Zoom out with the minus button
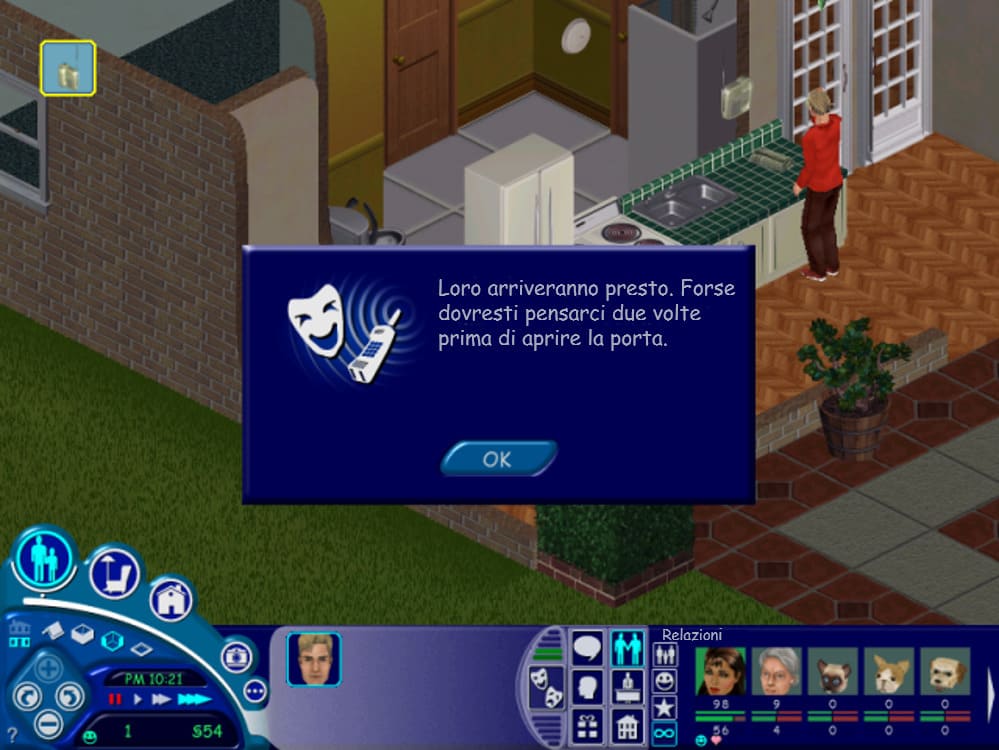Image resolution: width=999 pixels, height=750 pixels. (48, 722)
